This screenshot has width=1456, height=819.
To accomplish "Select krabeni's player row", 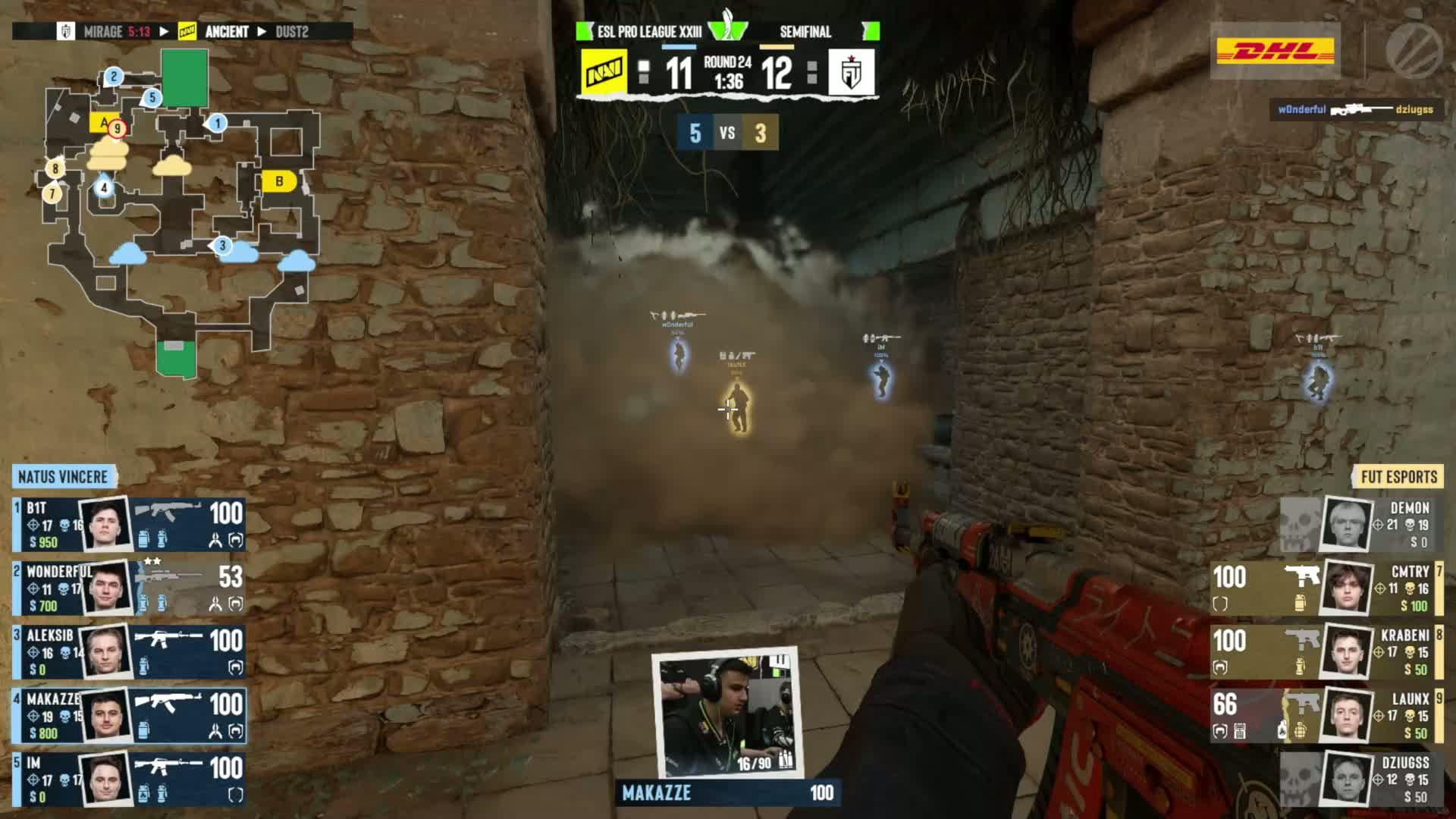I will click(x=1327, y=651).
